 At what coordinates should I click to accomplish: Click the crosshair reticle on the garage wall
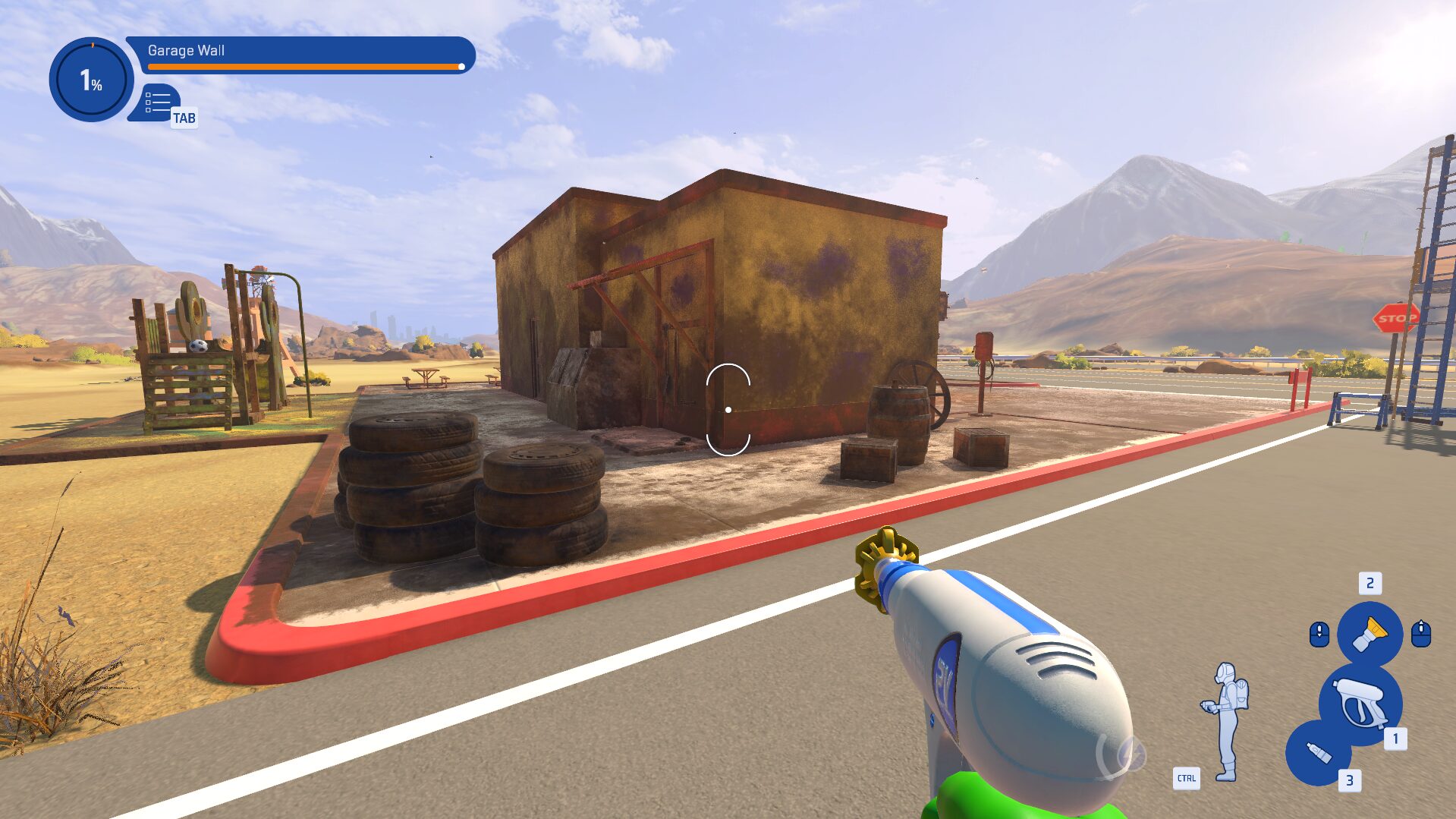[x=727, y=408]
